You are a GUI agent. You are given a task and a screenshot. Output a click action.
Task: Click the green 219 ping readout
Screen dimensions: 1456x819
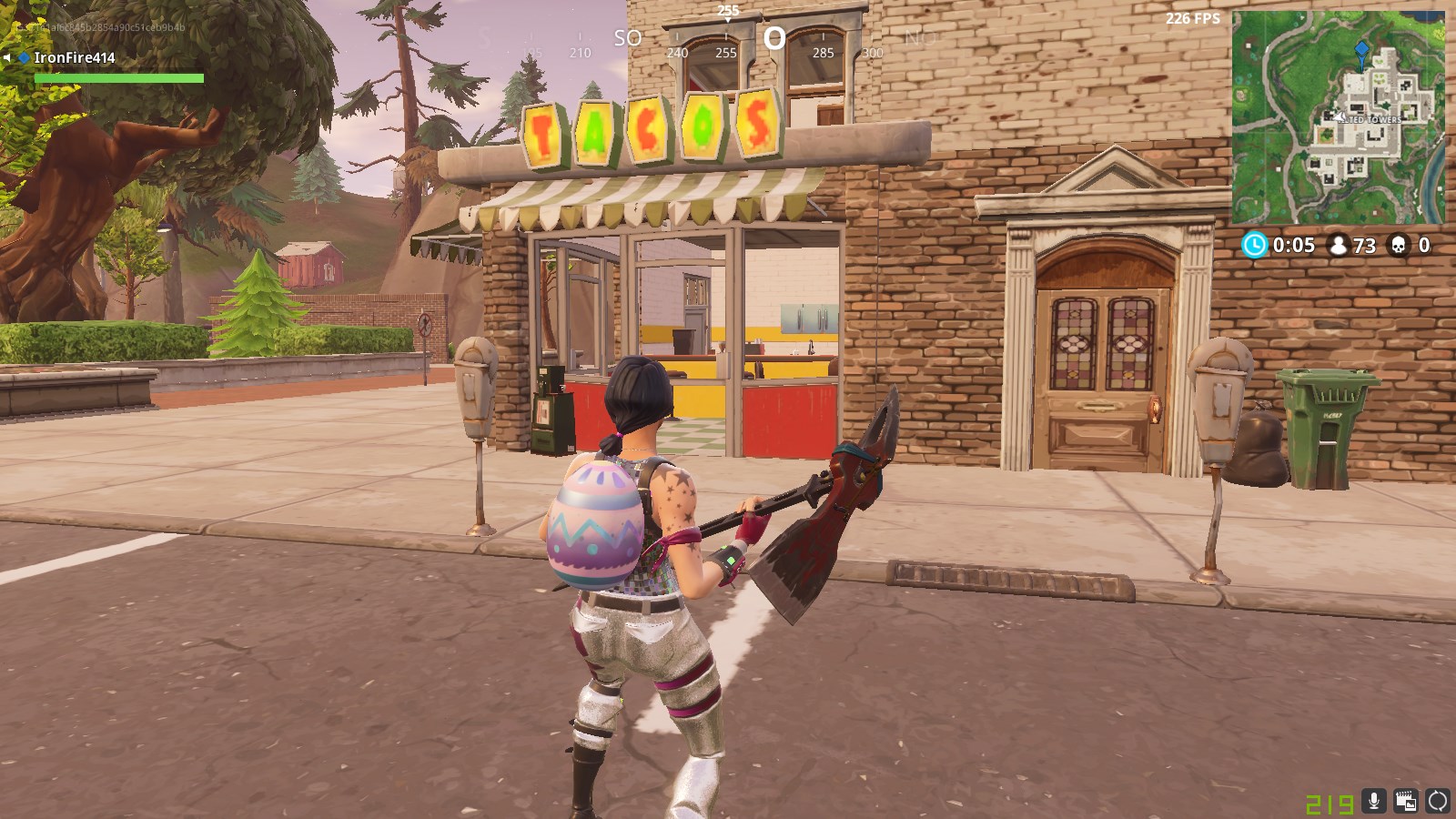1330,804
